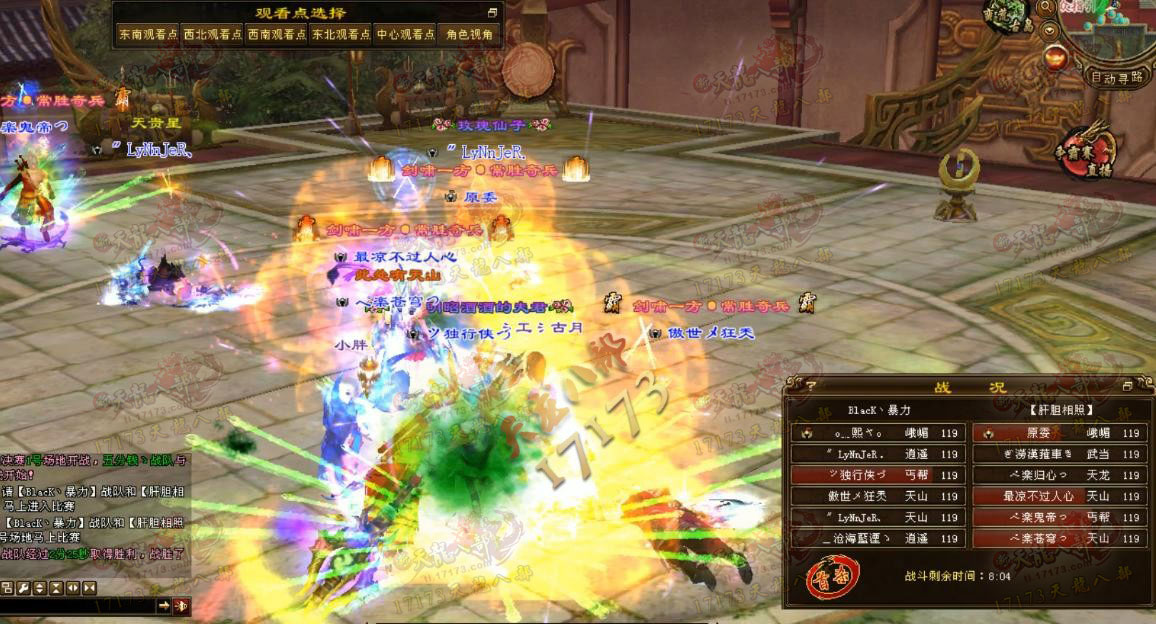Select the 东北观看点 viewpoint button
1156x624 pixels.
(x=340, y=34)
